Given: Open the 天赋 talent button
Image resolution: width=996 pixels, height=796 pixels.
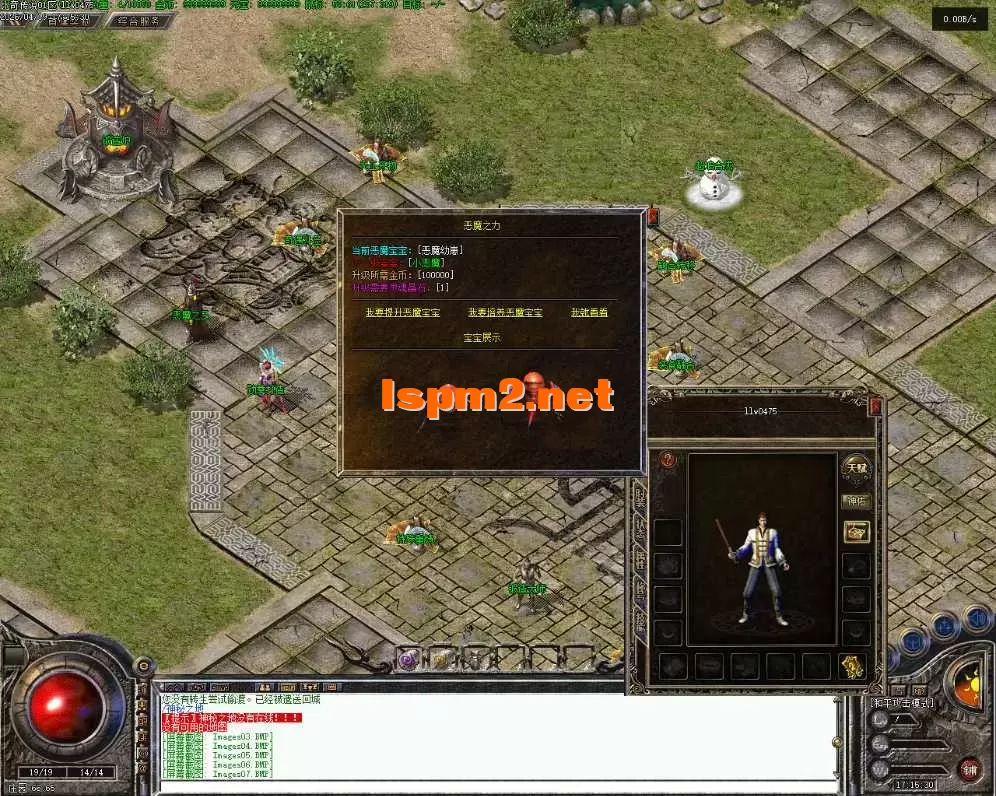Looking at the screenshot, I should pyautogui.click(x=856, y=467).
